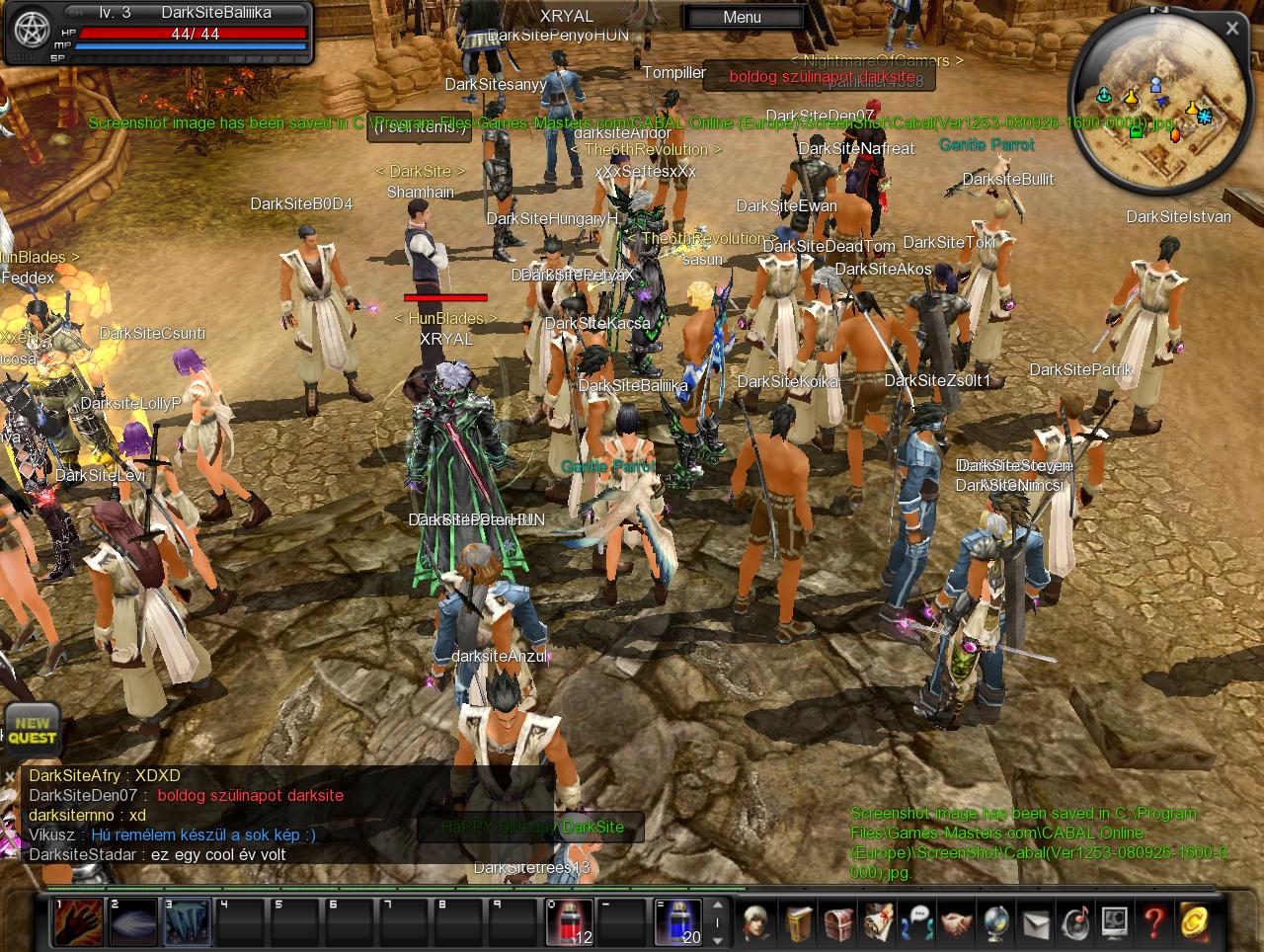Open the mail envelope icon
The width and height of the screenshot is (1264, 952).
pyautogui.click(x=1035, y=922)
